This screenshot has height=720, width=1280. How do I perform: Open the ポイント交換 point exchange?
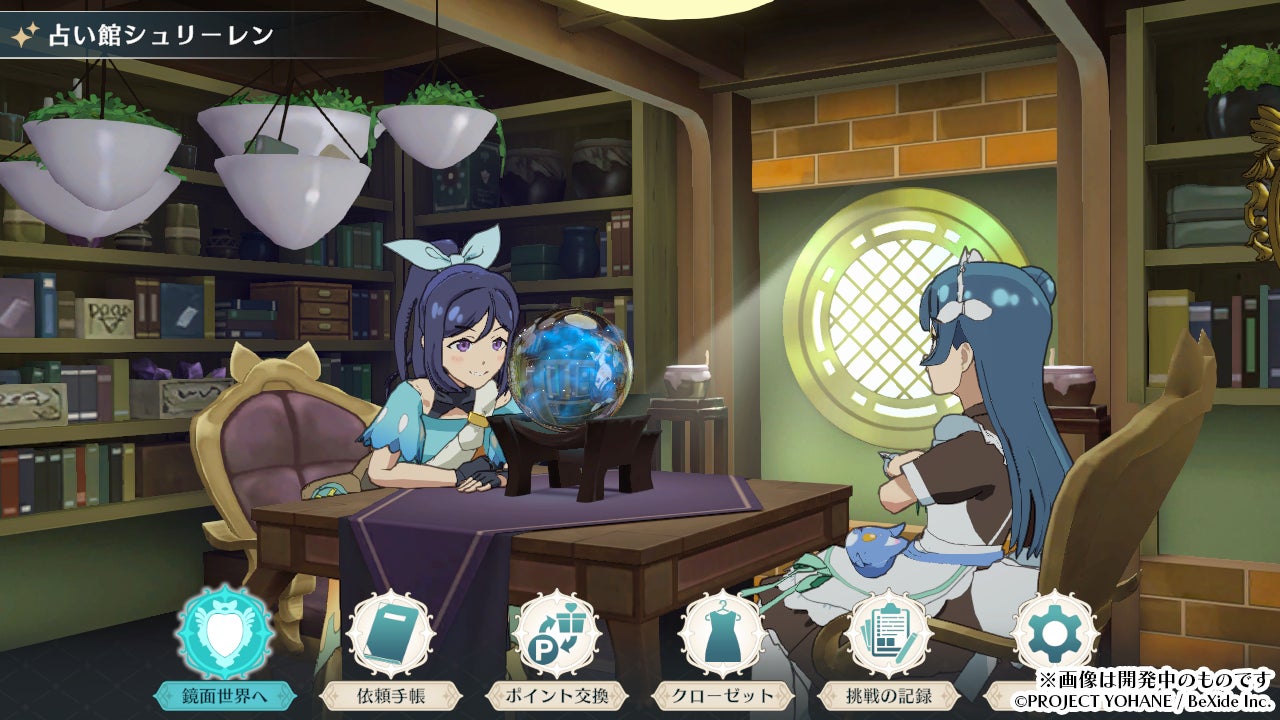coord(556,634)
